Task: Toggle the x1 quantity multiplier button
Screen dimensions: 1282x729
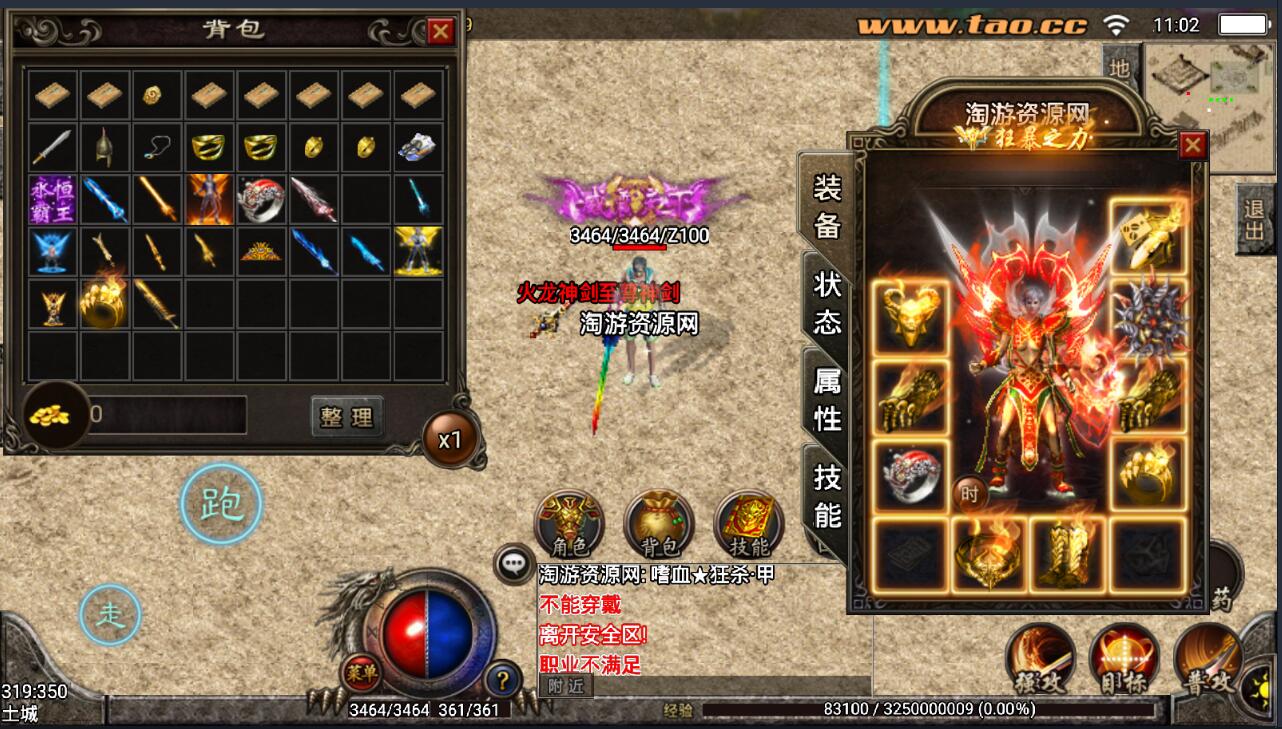Action: tap(450, 440)
